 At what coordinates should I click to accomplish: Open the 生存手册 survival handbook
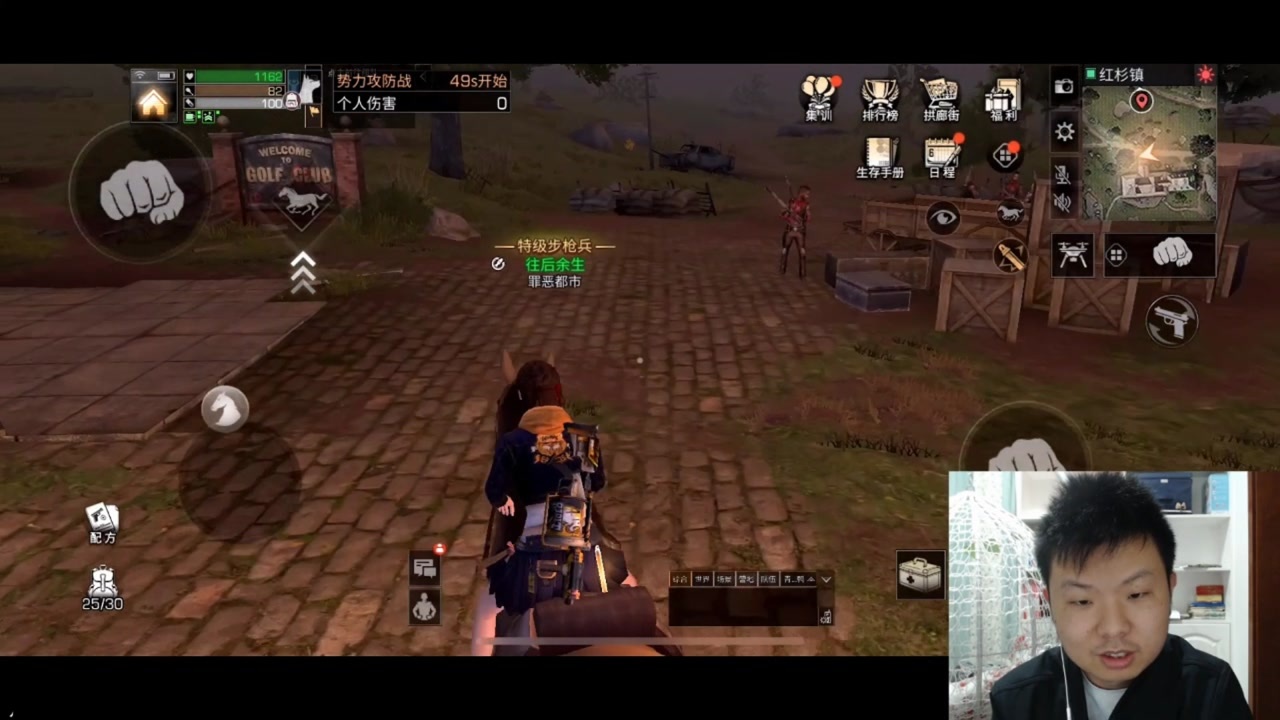tap(880, 157)
